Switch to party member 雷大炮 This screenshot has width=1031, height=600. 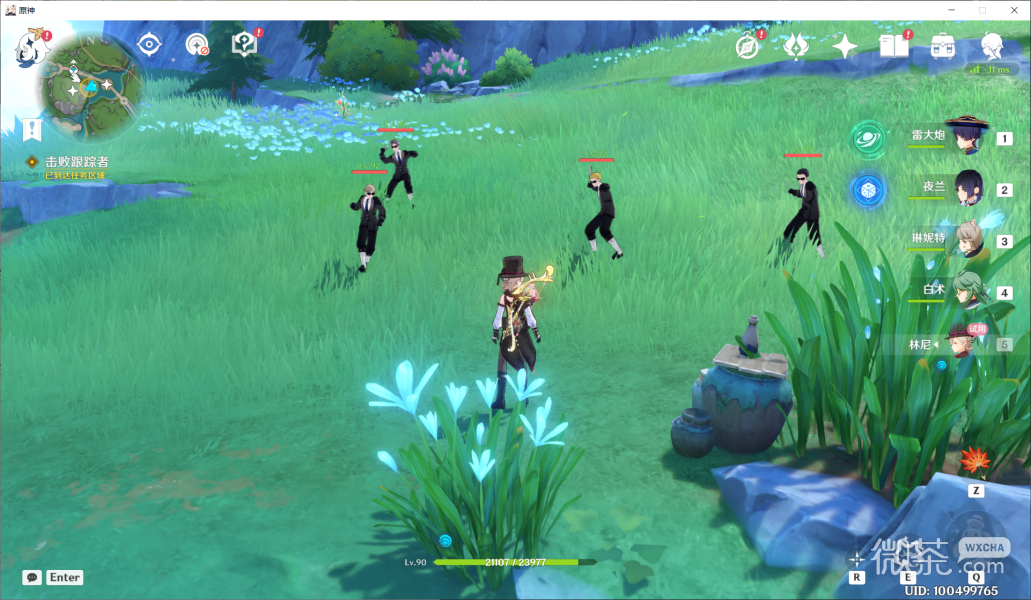click(x=965, y=135)
